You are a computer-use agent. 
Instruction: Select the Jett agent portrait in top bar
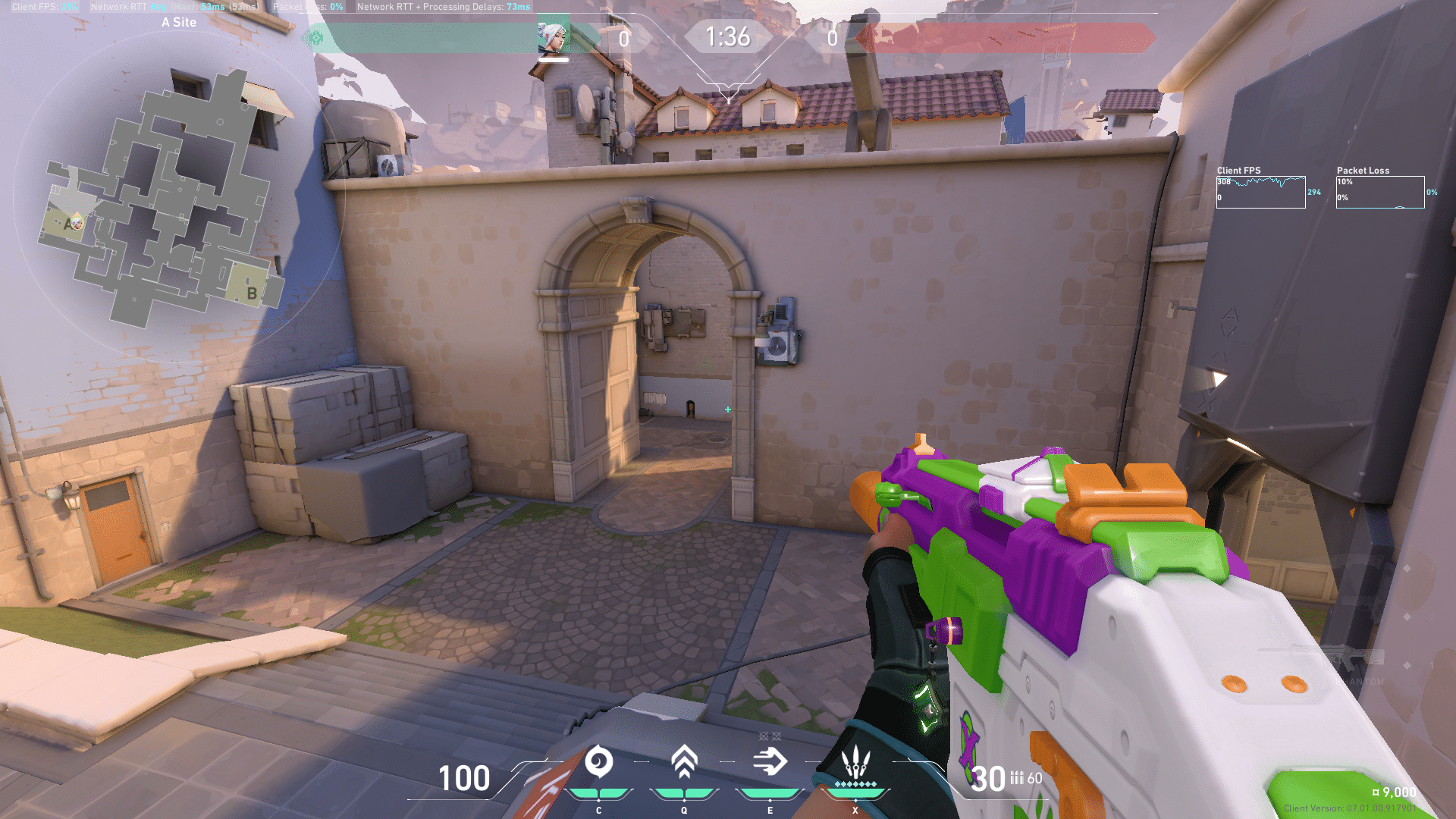point(553,37)
